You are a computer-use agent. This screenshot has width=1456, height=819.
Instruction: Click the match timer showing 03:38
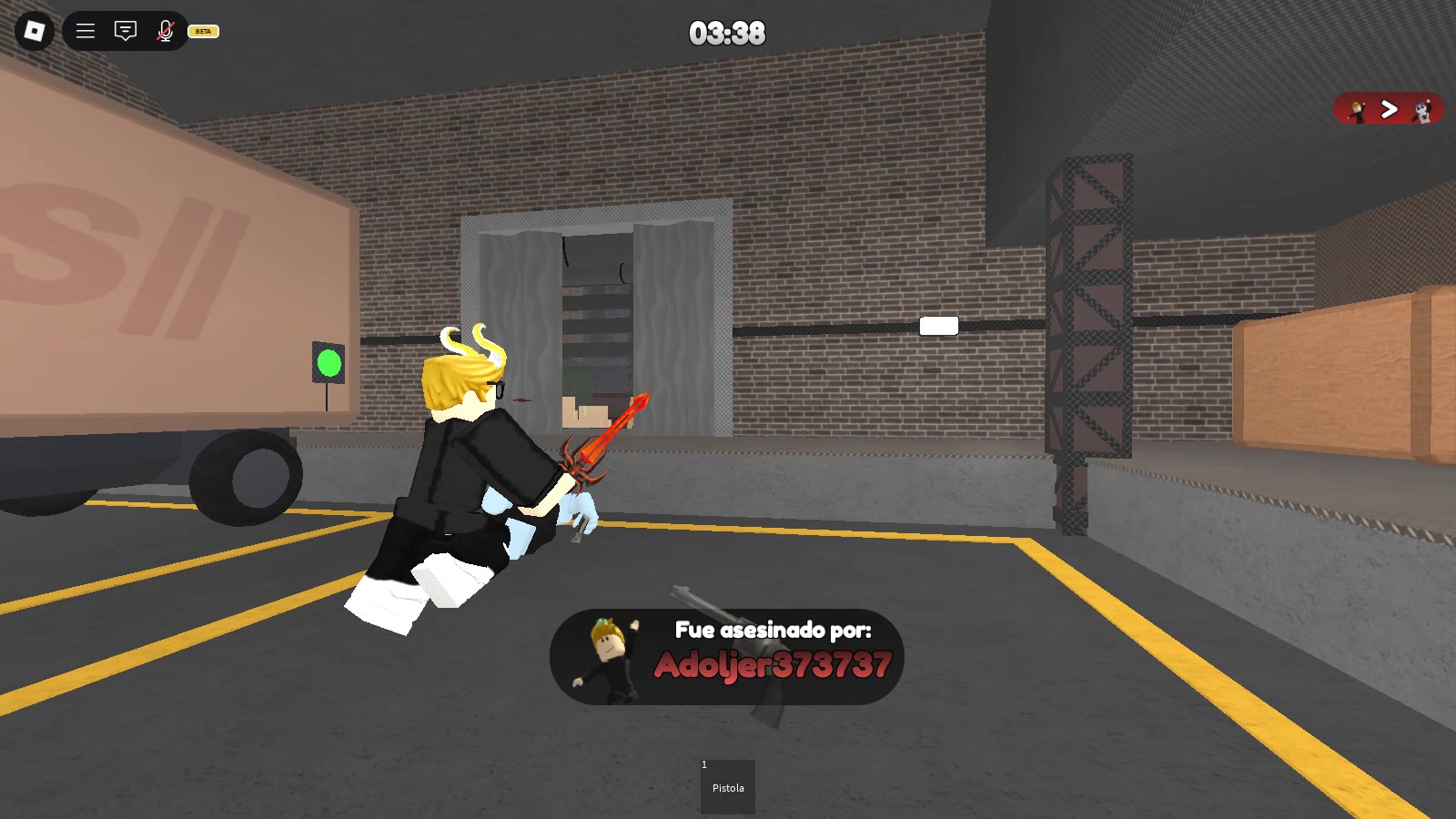[x=727, y=34]
